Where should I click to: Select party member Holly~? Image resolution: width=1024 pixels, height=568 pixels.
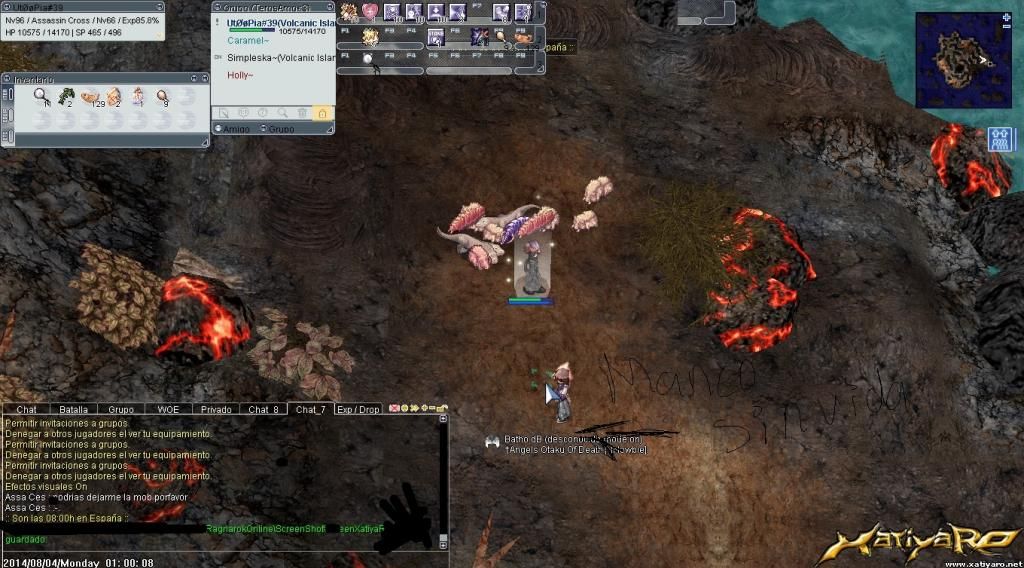[240, 75]
